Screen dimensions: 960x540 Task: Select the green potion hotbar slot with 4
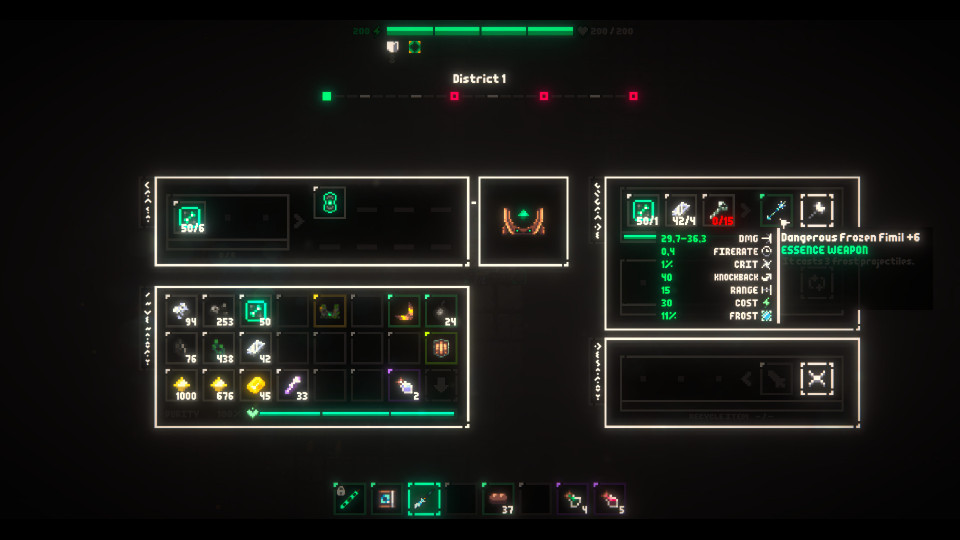[572, 498]
